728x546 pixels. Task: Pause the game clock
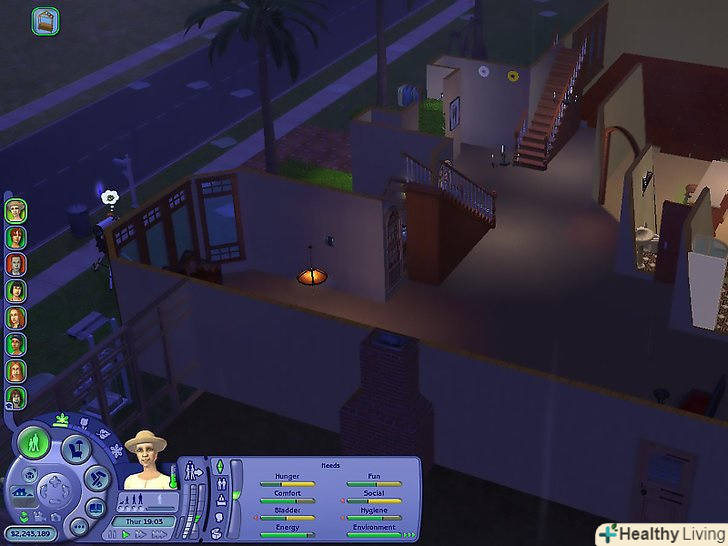(111, 535)
